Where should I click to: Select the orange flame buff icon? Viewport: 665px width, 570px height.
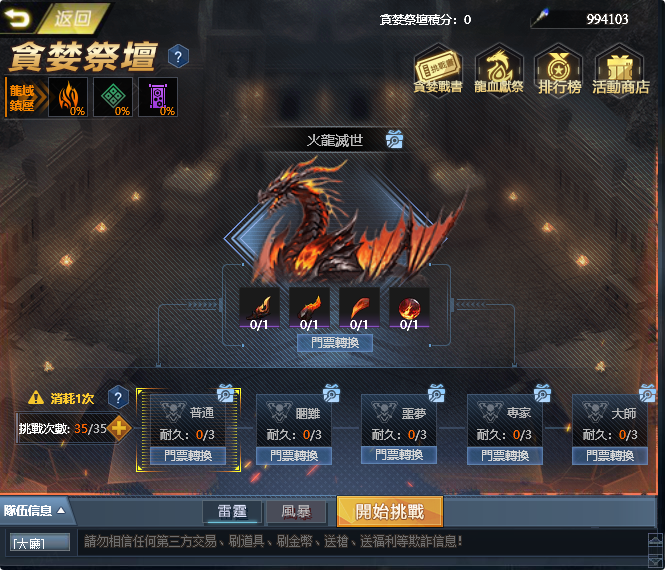(x=67, y=97)
